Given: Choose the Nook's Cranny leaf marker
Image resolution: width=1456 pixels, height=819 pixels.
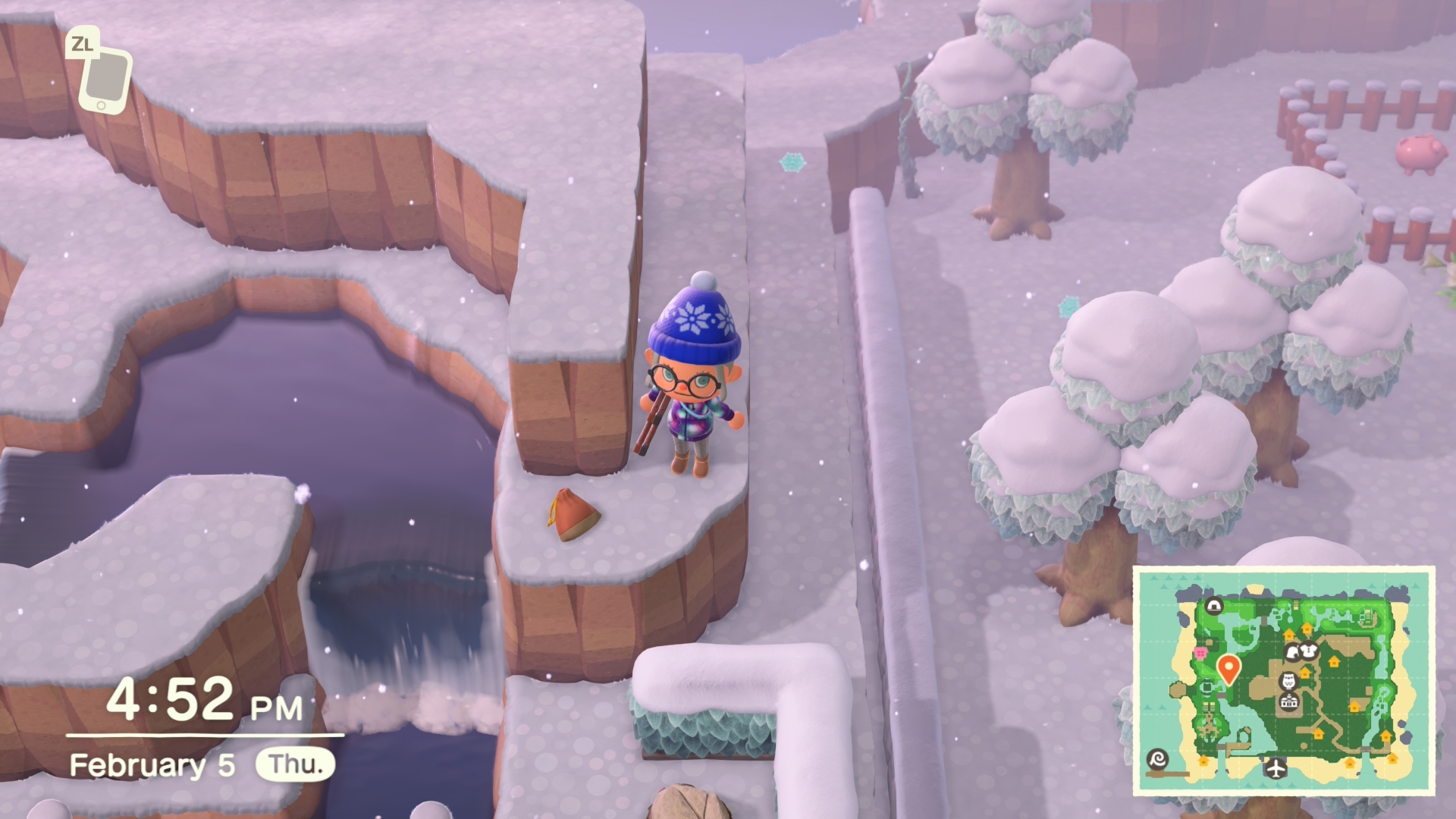Looking at the screenshot, I should tap(1291, 652).
